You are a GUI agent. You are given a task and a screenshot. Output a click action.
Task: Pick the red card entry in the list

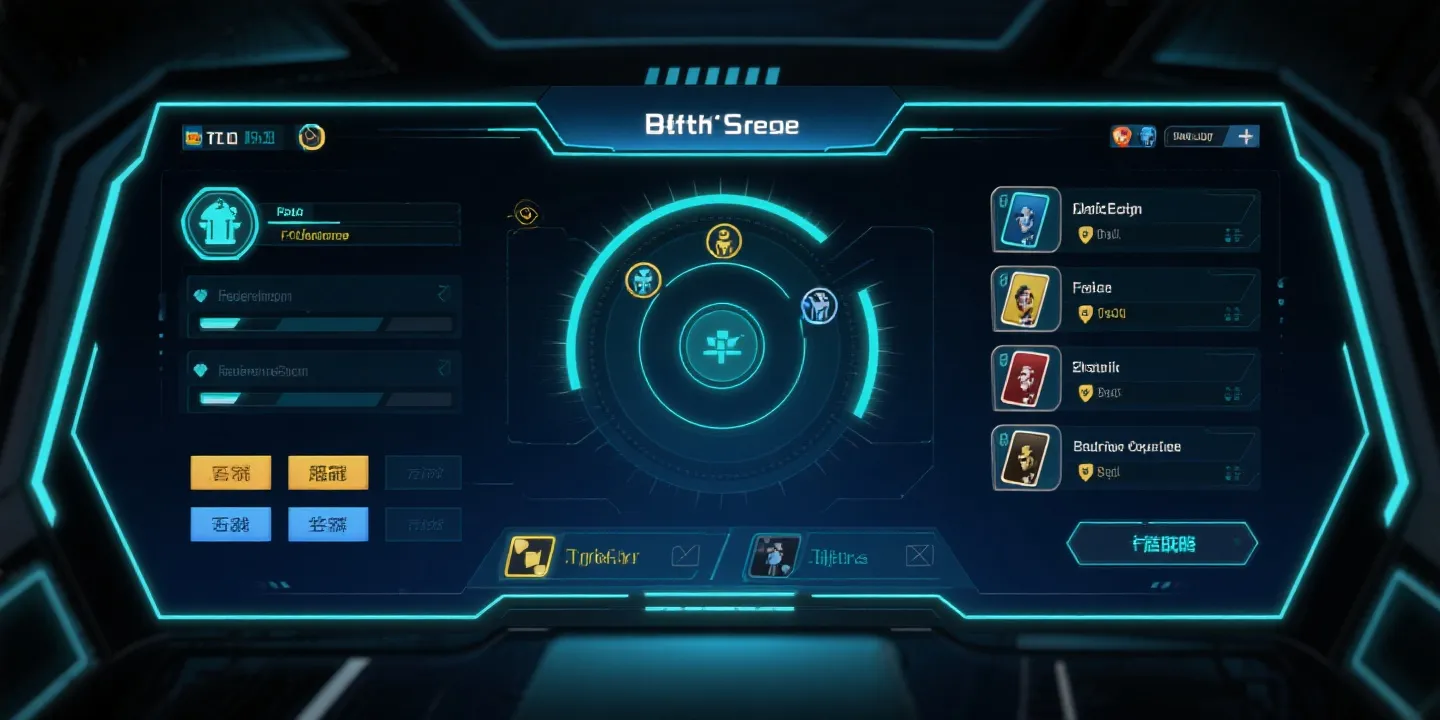point(1022,379)
